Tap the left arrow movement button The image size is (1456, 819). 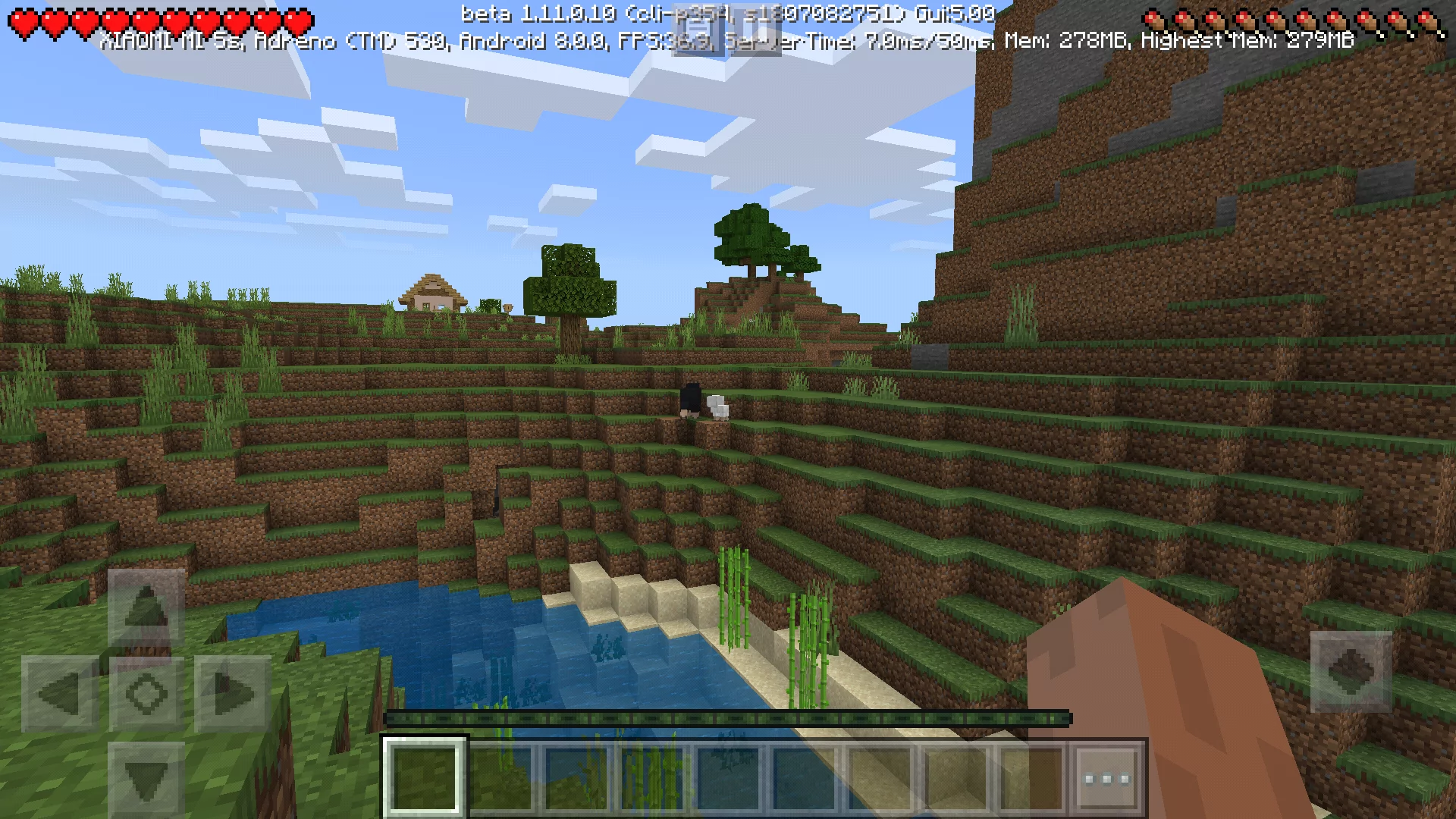(x=60, y=693)
